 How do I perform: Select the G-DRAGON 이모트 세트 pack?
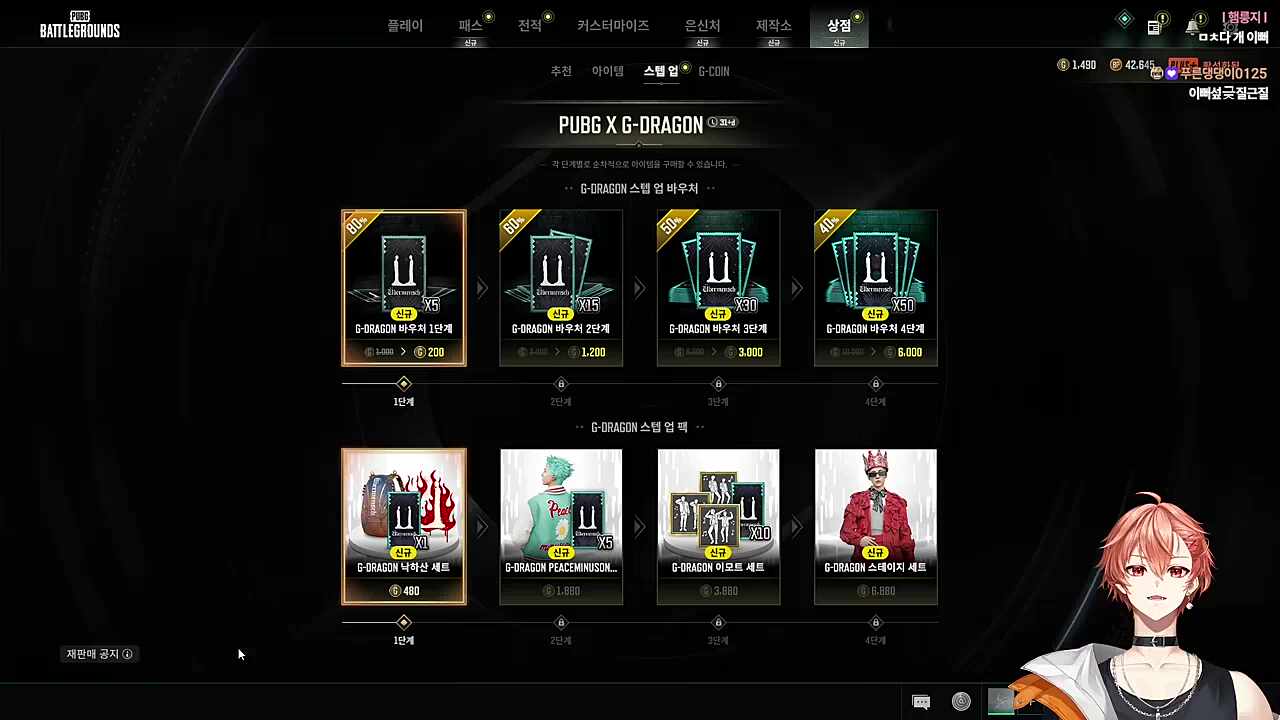[x=718, y=526]
